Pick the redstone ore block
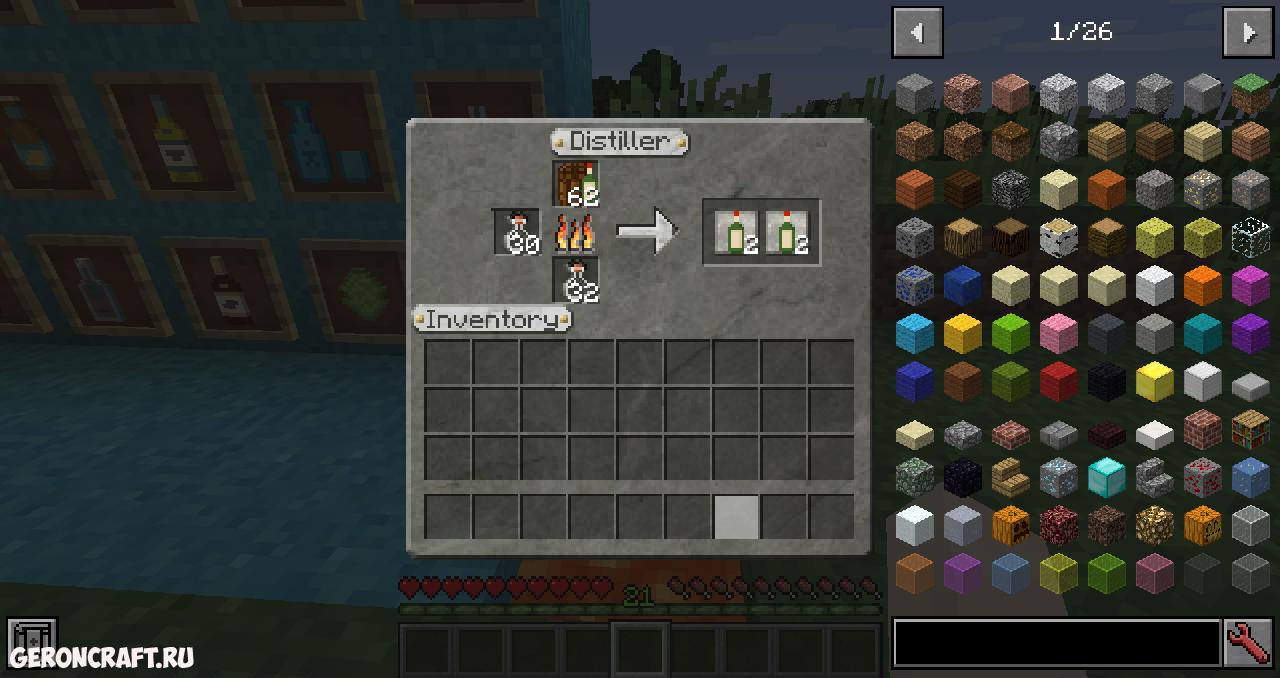 [1202, 477]
